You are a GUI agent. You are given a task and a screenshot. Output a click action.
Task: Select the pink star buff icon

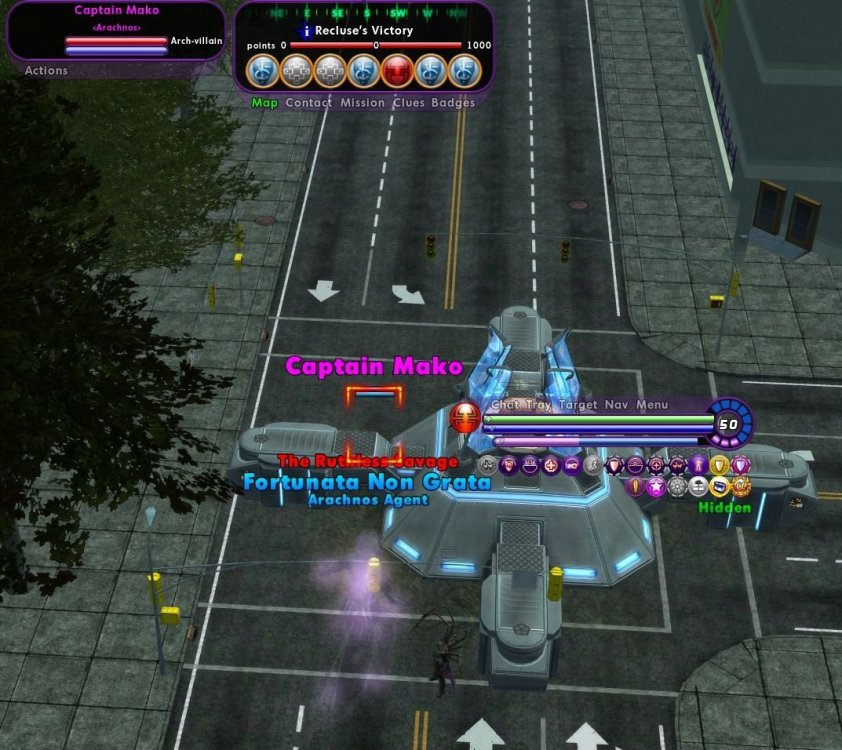[656, 487]
